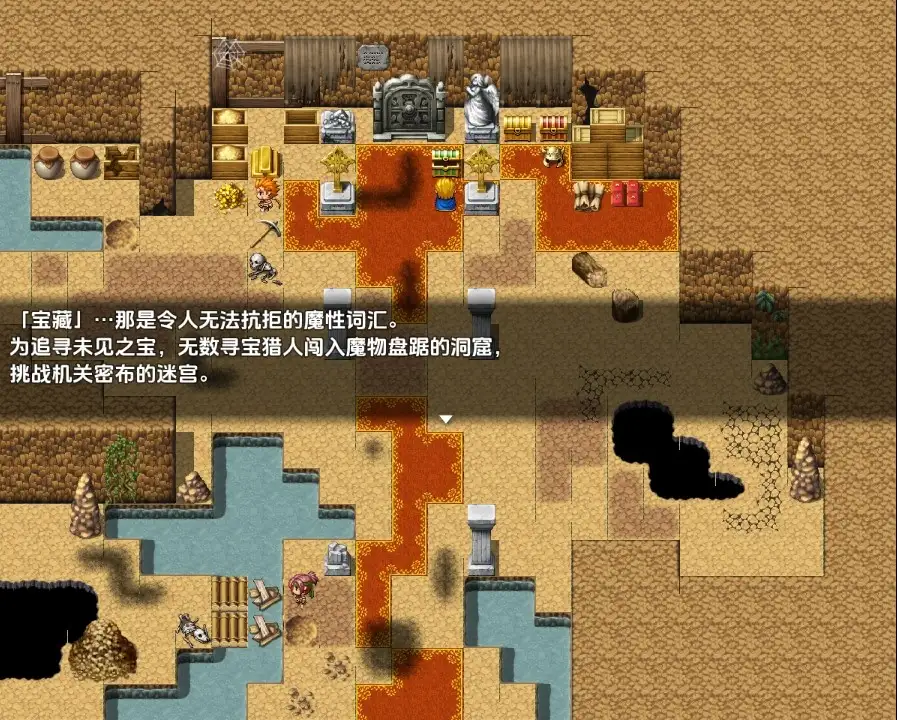The image size is (897, 720).
Task: Click the white dialogue continue arrow
Action: 447,419
